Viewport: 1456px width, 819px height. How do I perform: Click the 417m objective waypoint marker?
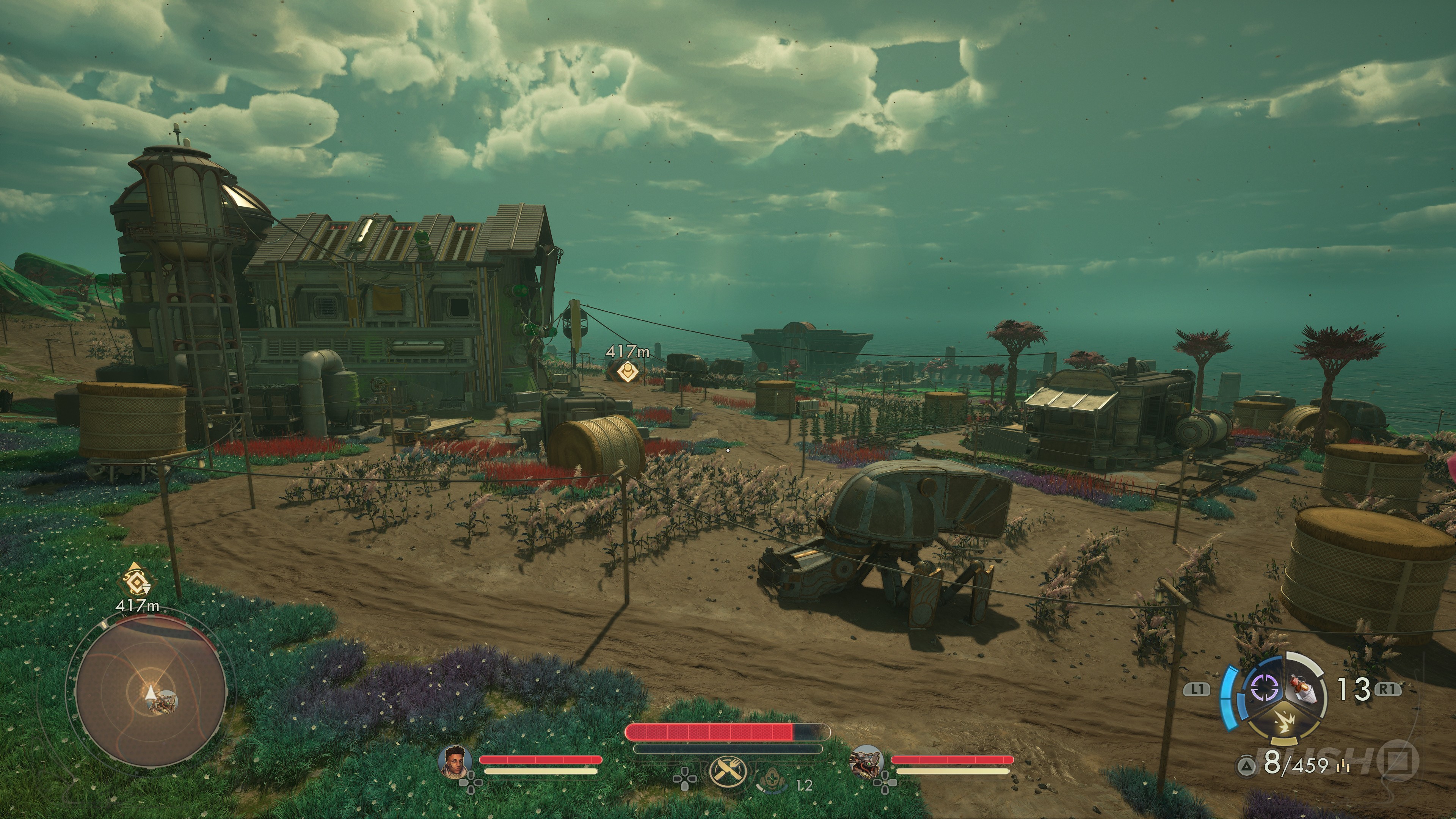point(626,371)
